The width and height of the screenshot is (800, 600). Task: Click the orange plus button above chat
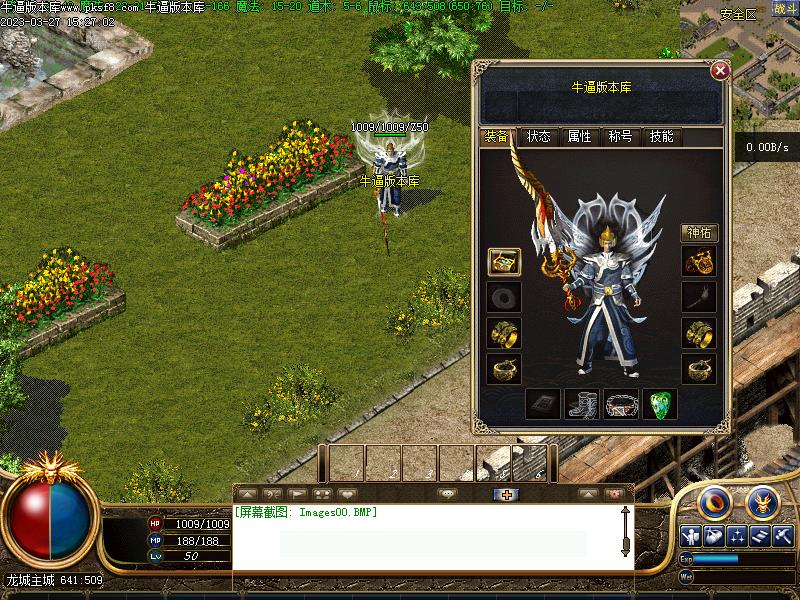[x=506, y=494]
